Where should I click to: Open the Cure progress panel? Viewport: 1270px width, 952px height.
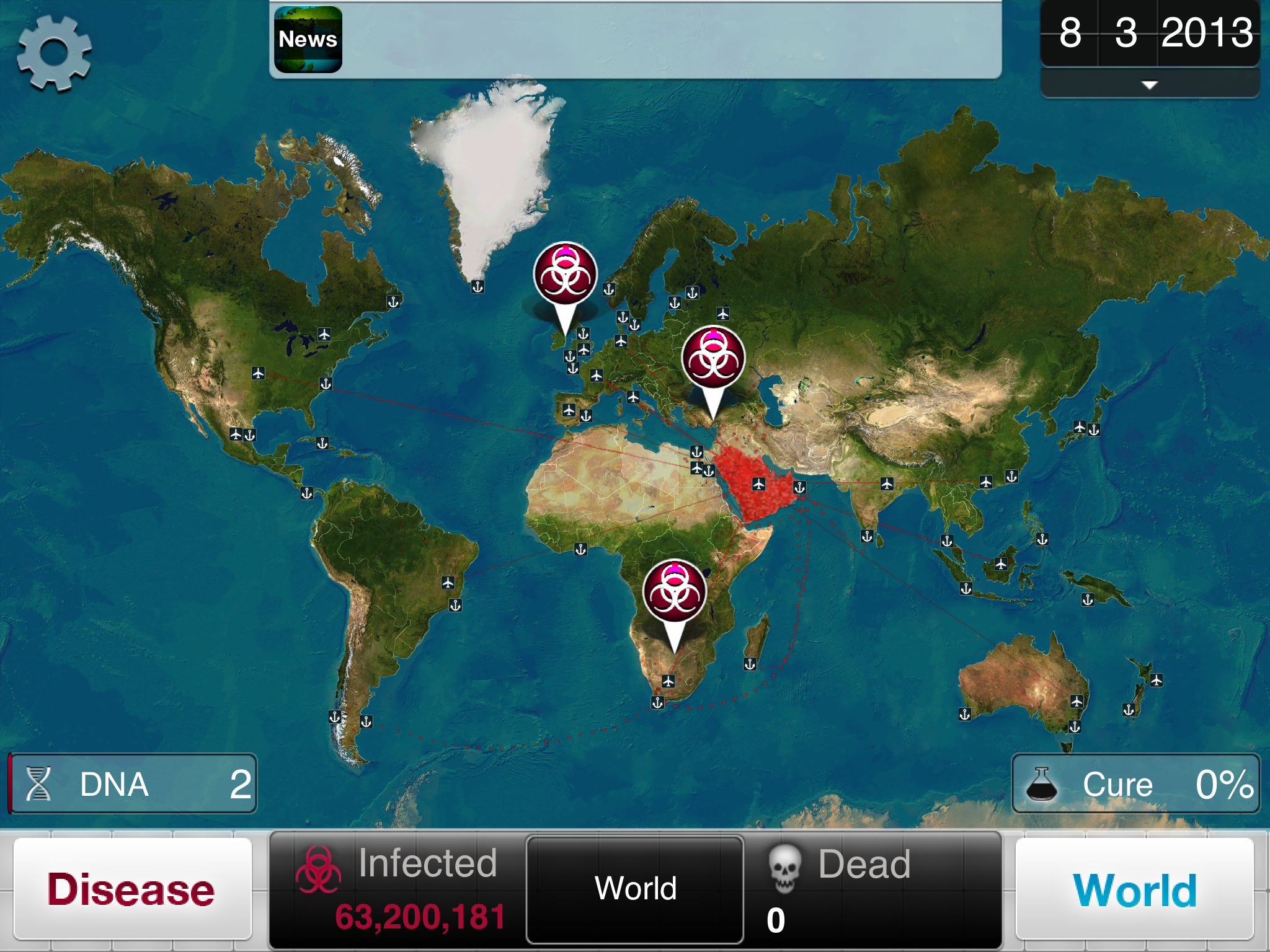1135,783
